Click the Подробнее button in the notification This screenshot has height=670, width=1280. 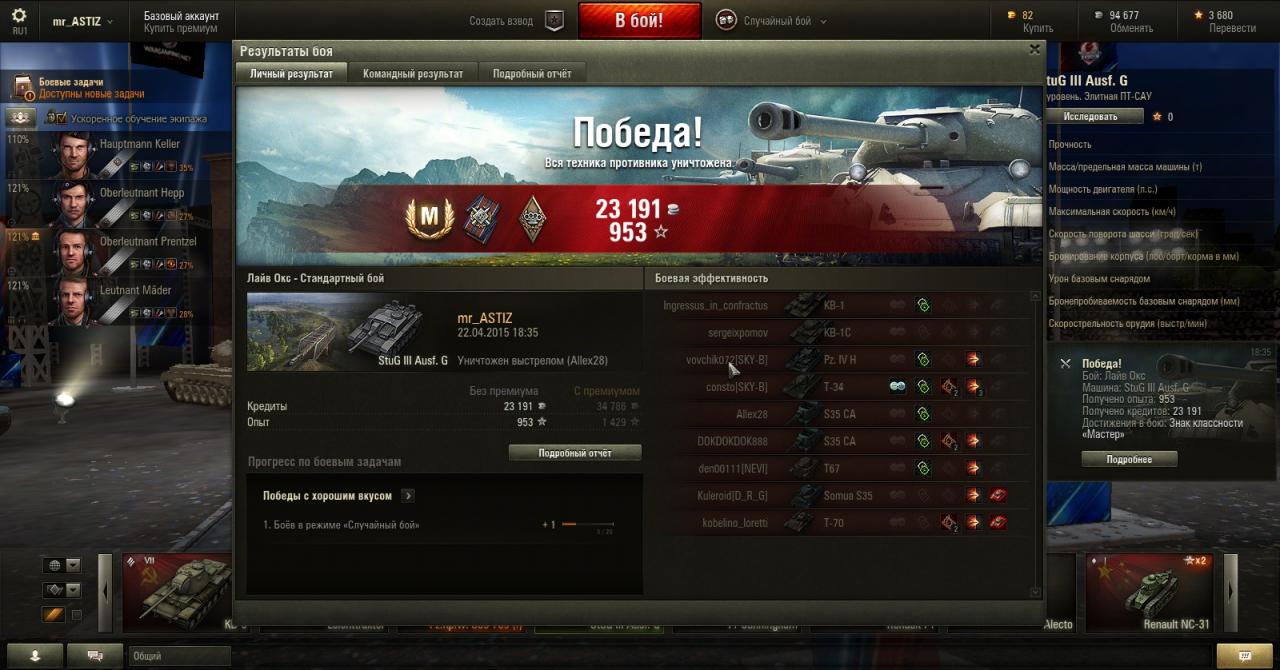[x=1129, y=460]
